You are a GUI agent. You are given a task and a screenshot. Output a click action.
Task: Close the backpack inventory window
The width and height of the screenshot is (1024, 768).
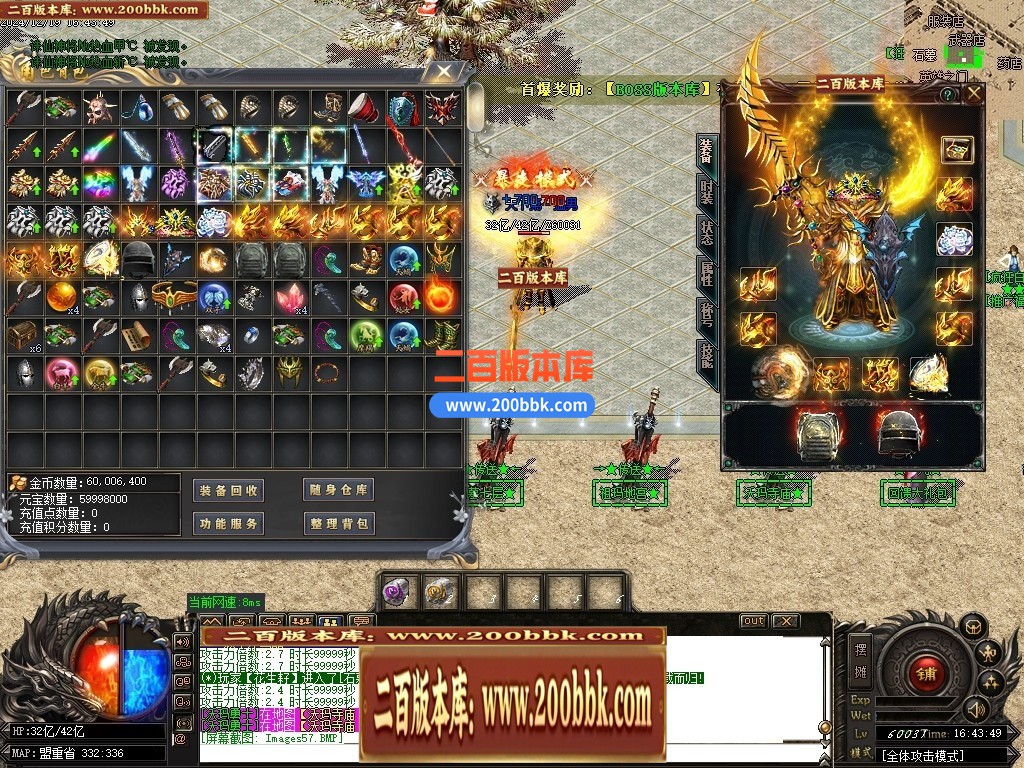point(445,72)
